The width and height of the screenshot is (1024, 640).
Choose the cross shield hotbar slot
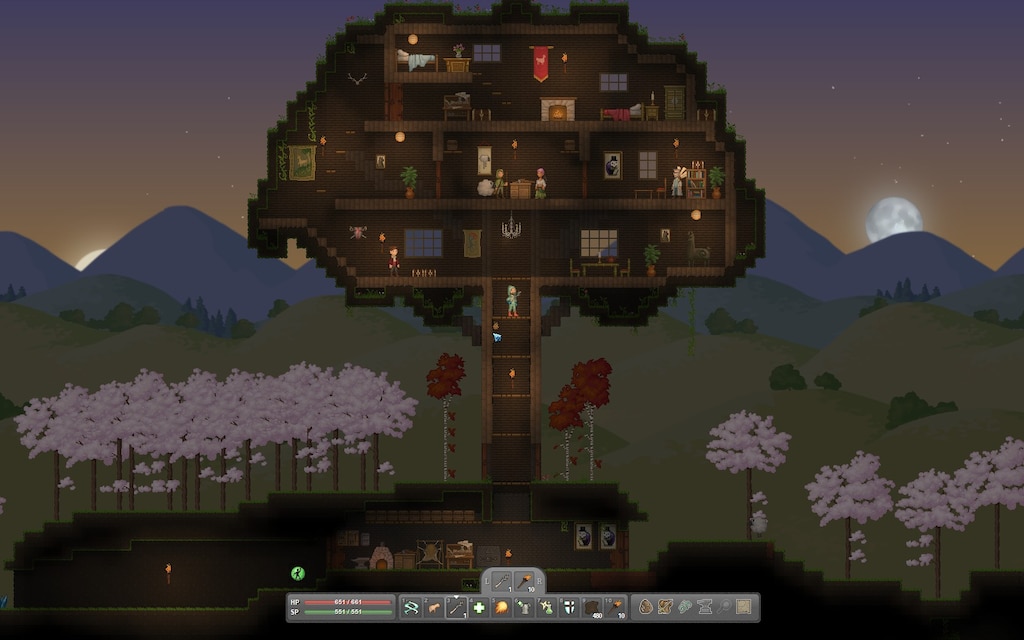pos(571,607)
